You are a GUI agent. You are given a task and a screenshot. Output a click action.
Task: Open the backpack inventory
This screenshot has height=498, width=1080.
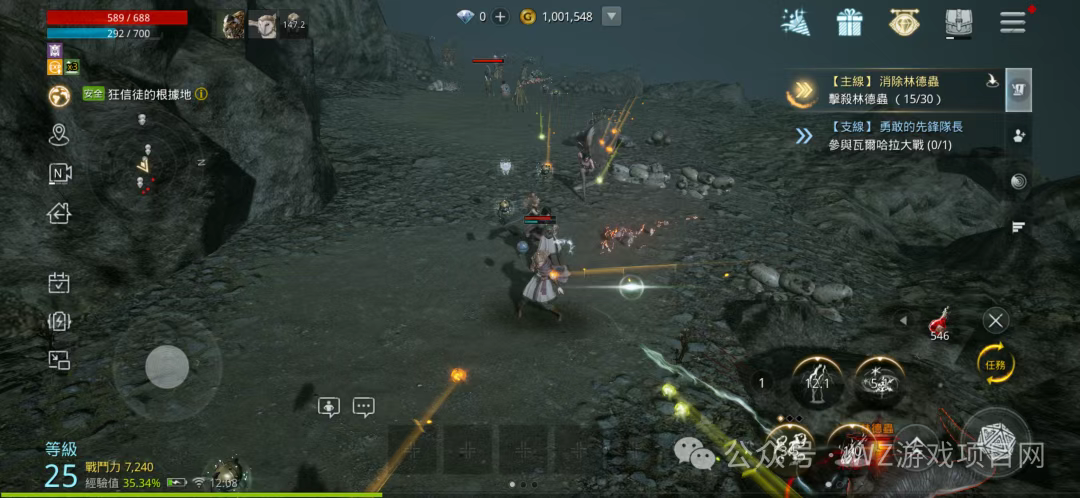point(958,21)
